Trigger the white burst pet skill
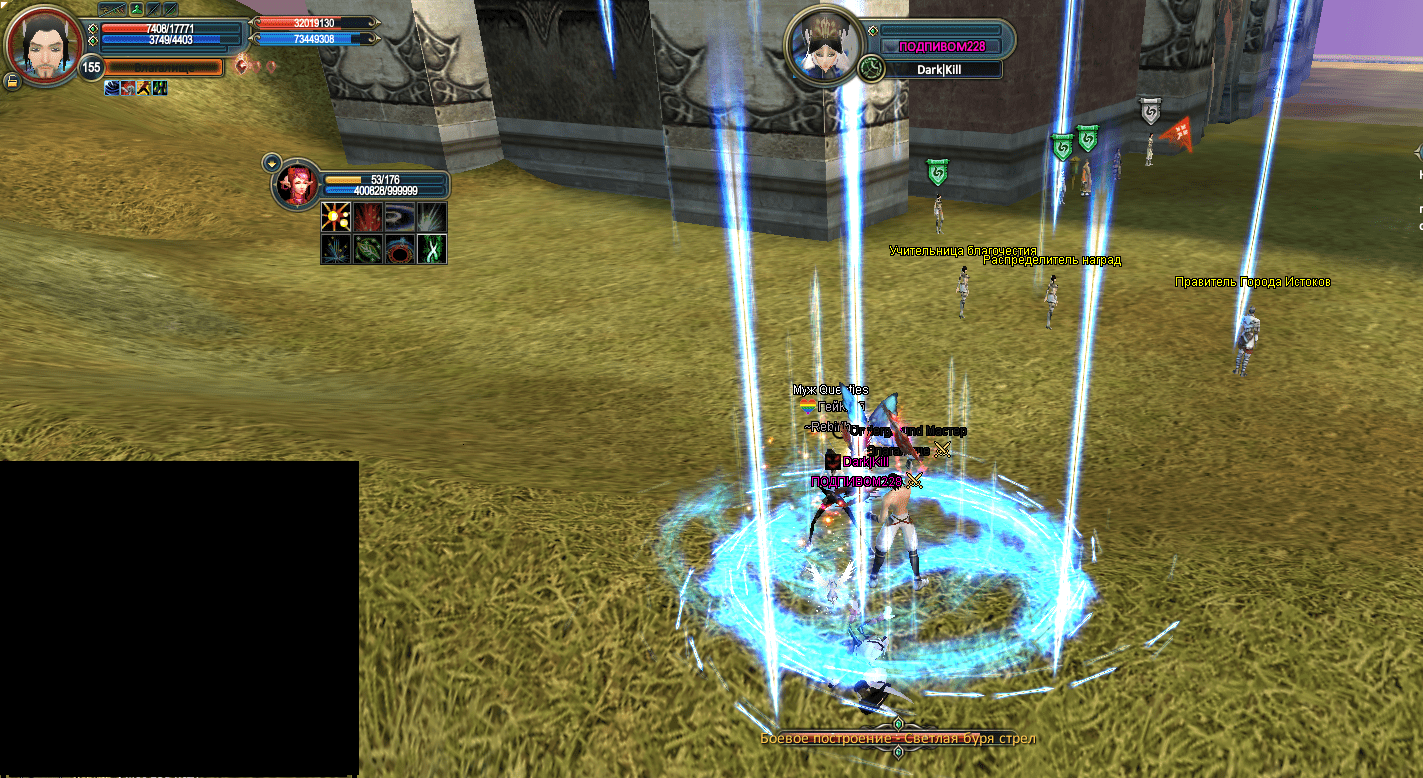 [x=431, y=218]
